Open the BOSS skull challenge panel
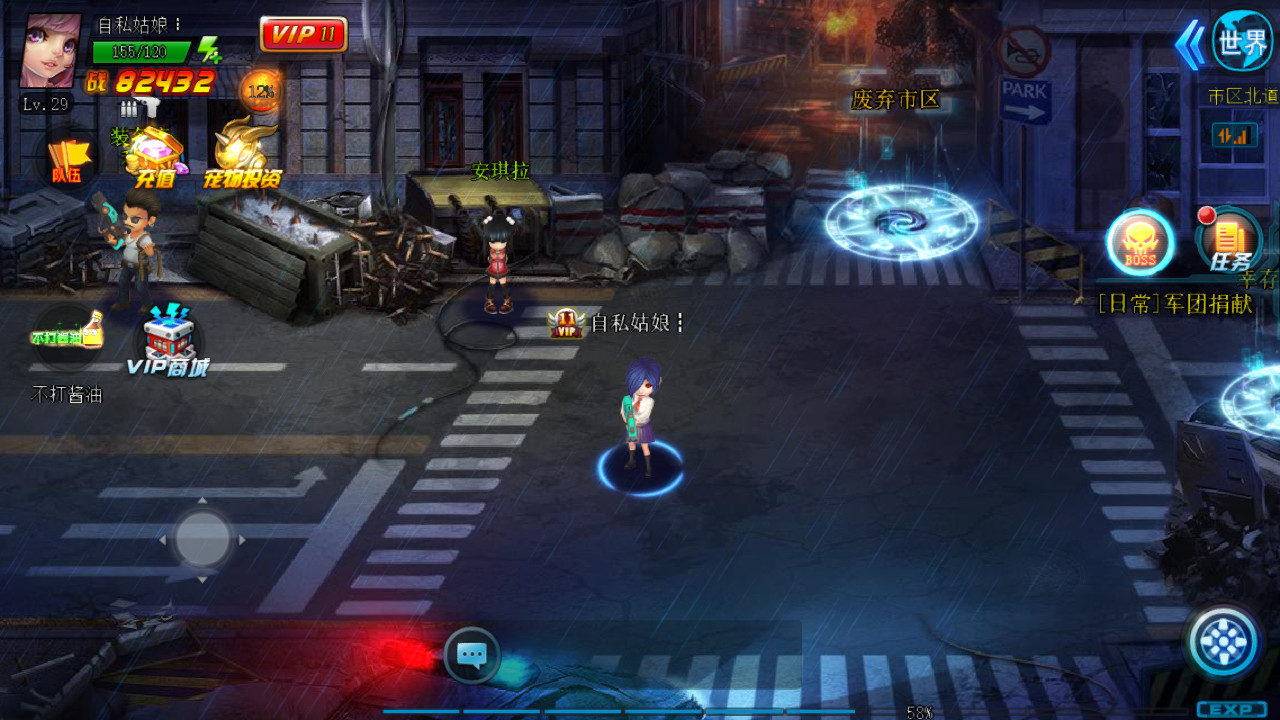 (1137, 240)
